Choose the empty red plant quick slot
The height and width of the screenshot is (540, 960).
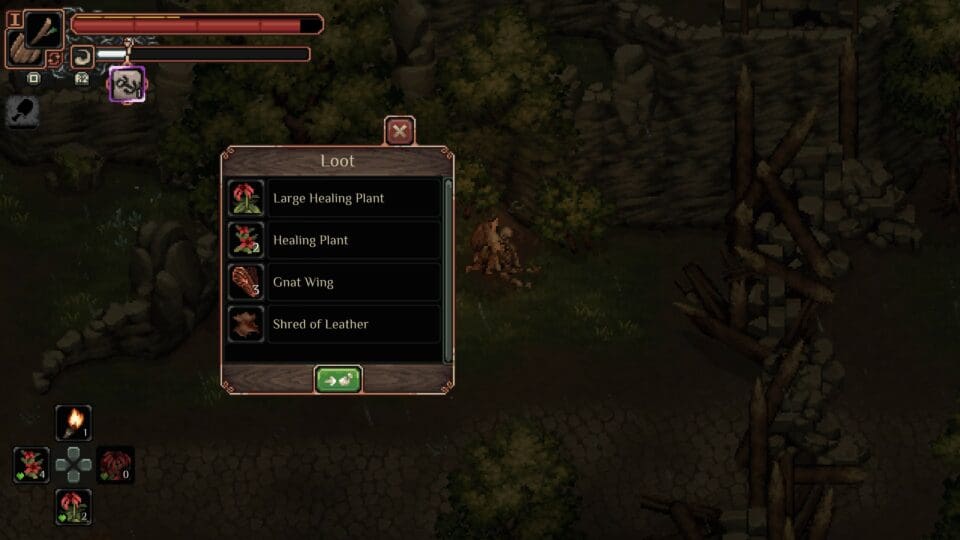point(115,465)
